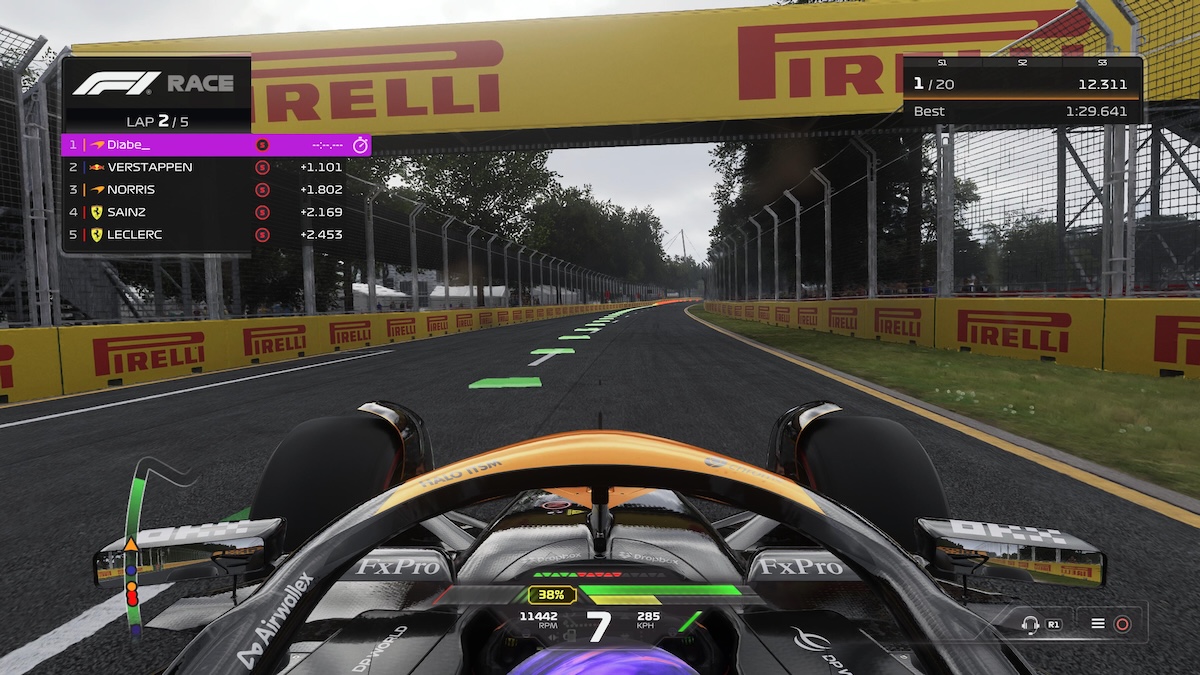Choose VERSTAPPEN's row on the leaderboard

click(x=150, y=167)
